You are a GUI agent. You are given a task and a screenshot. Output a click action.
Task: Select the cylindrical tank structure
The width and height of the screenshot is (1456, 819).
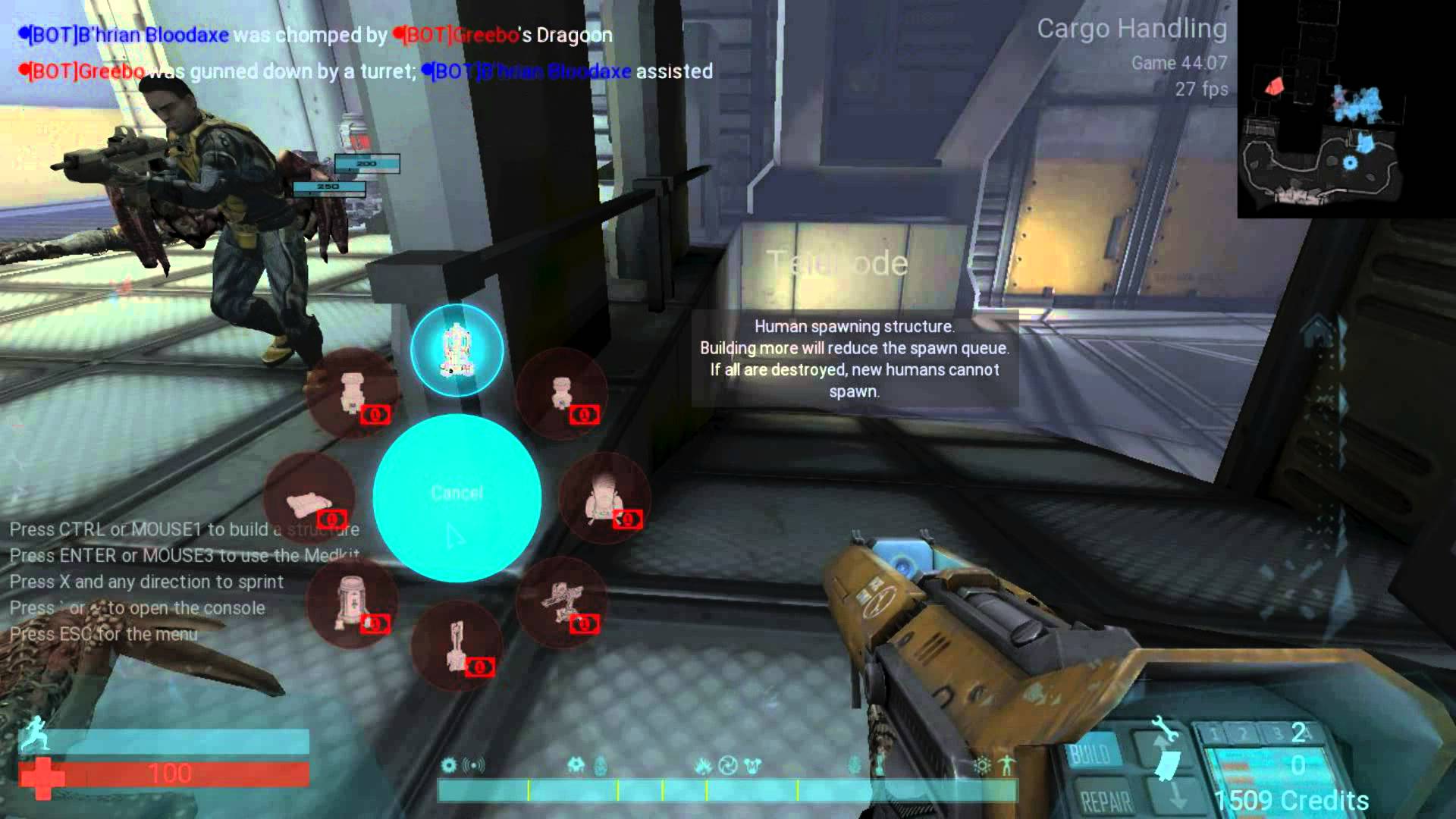click(352, 602)
